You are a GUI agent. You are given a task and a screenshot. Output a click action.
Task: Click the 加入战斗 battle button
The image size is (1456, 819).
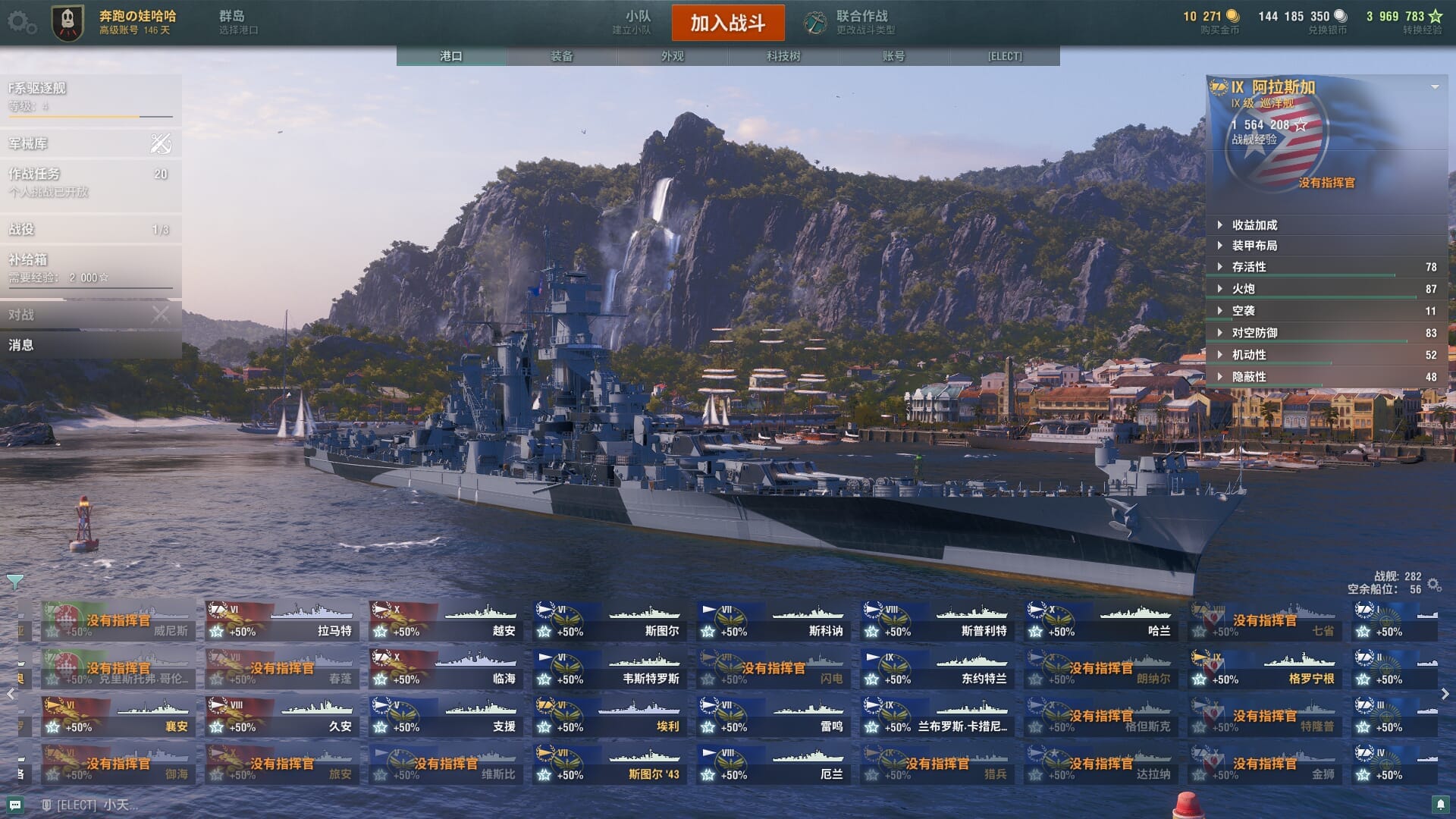point(727,23)
